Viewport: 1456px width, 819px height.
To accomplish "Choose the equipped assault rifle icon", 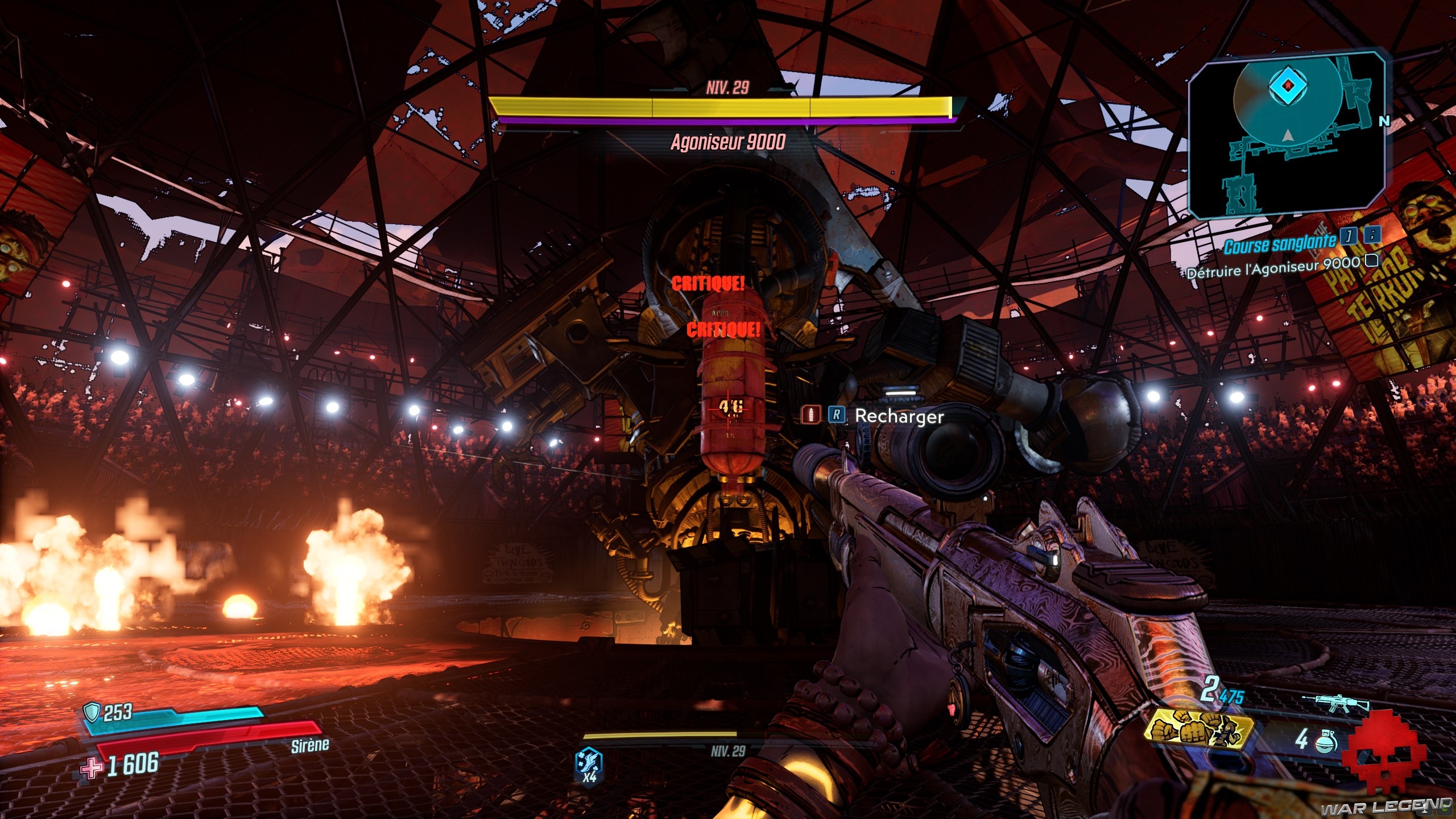I will (x=1335, y=704).
